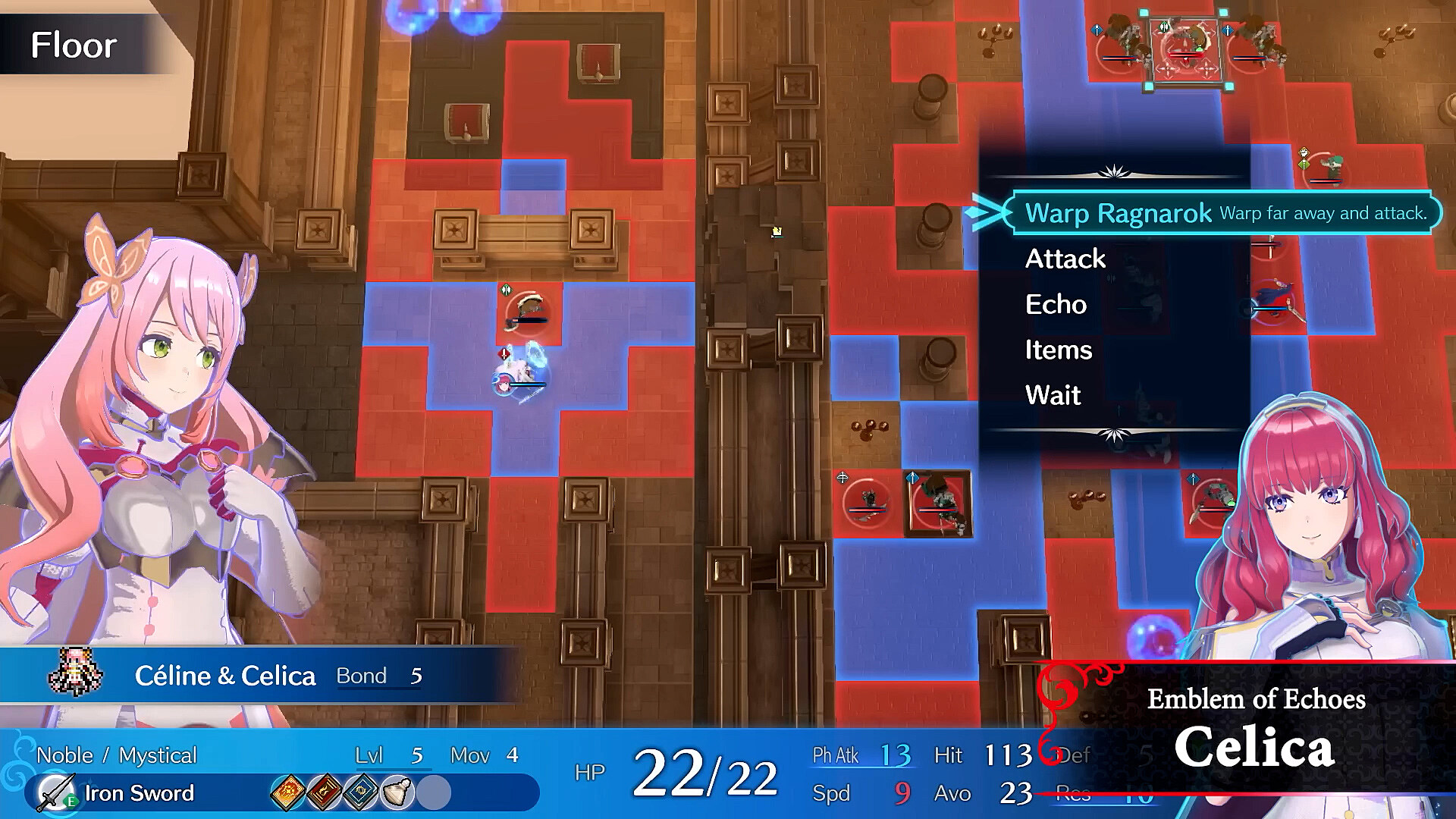
Task: Select the Echo command
Action: click(x=1056, y=304)
